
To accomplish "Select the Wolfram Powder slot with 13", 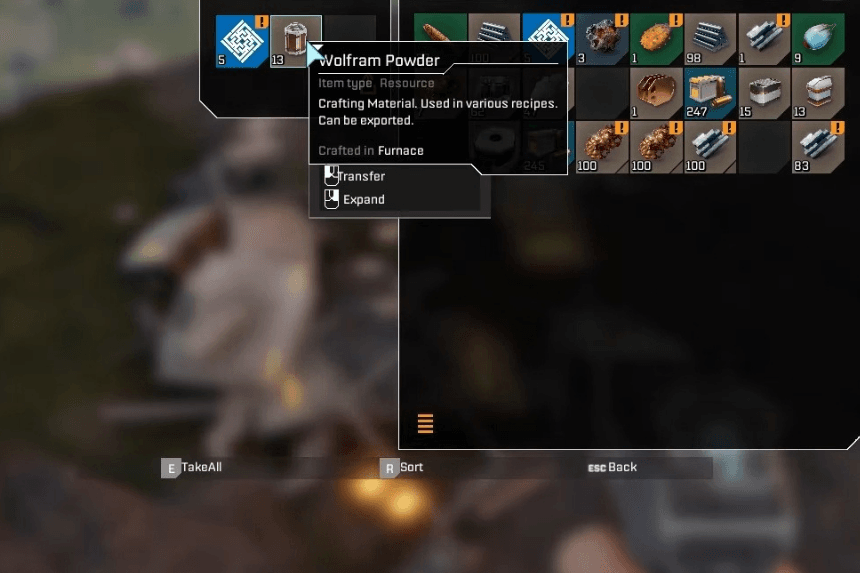I will tap(296, 41).
